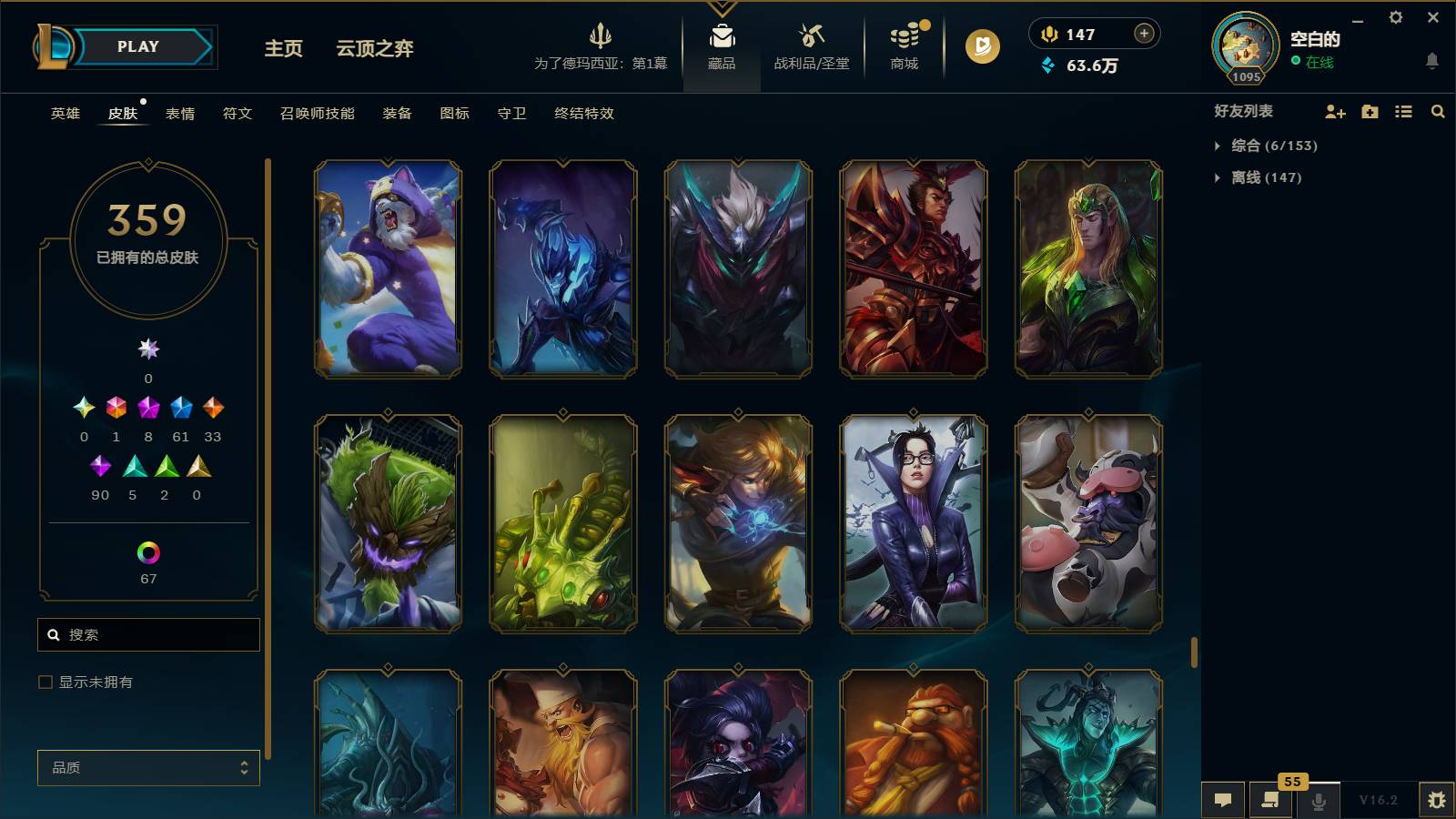
Task: Click the PLAY button
Action: point(136,46)
